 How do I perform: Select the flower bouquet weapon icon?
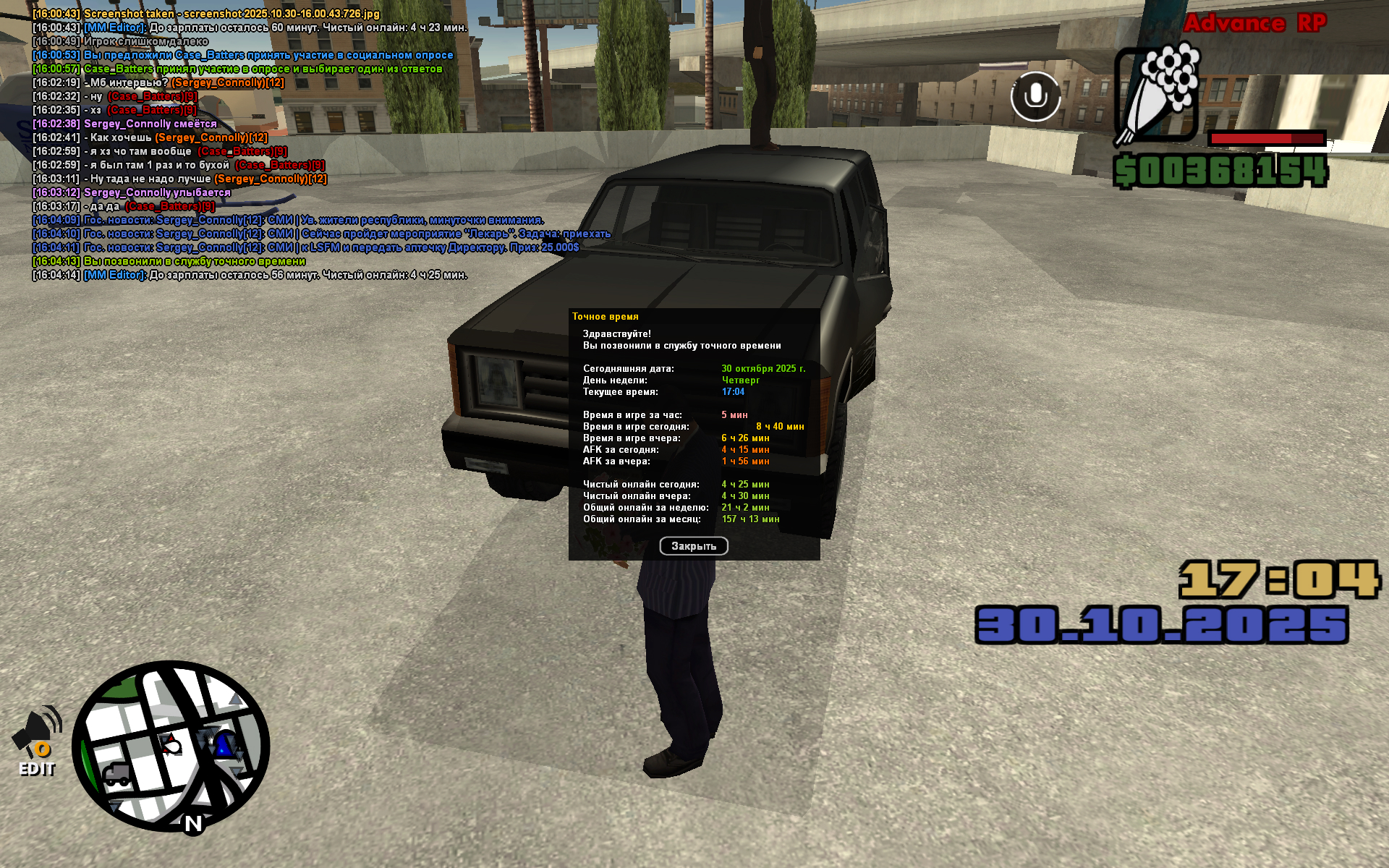(x=1157, y=94)
